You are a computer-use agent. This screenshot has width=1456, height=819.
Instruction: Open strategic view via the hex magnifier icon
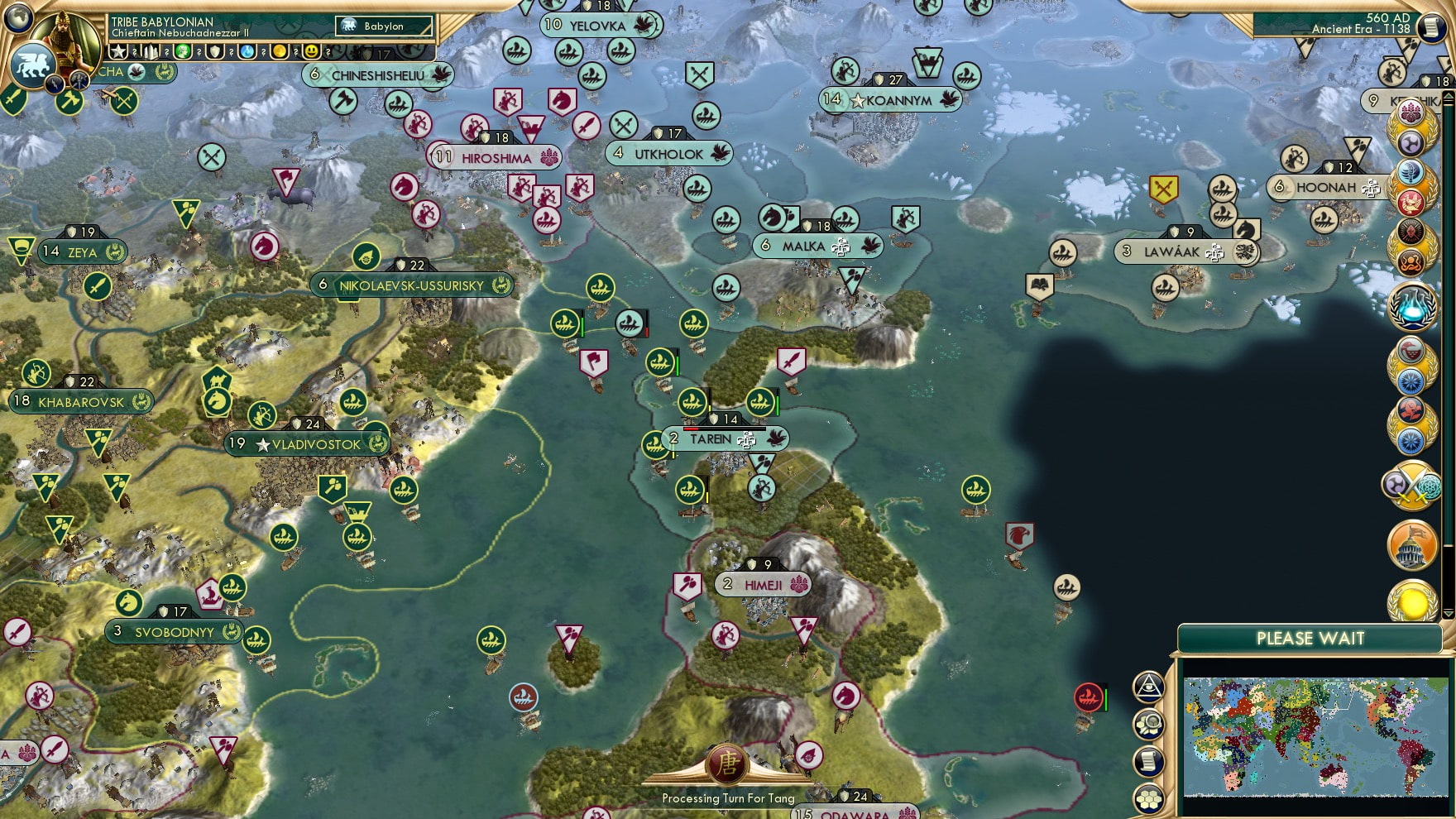coord(1148,723)
